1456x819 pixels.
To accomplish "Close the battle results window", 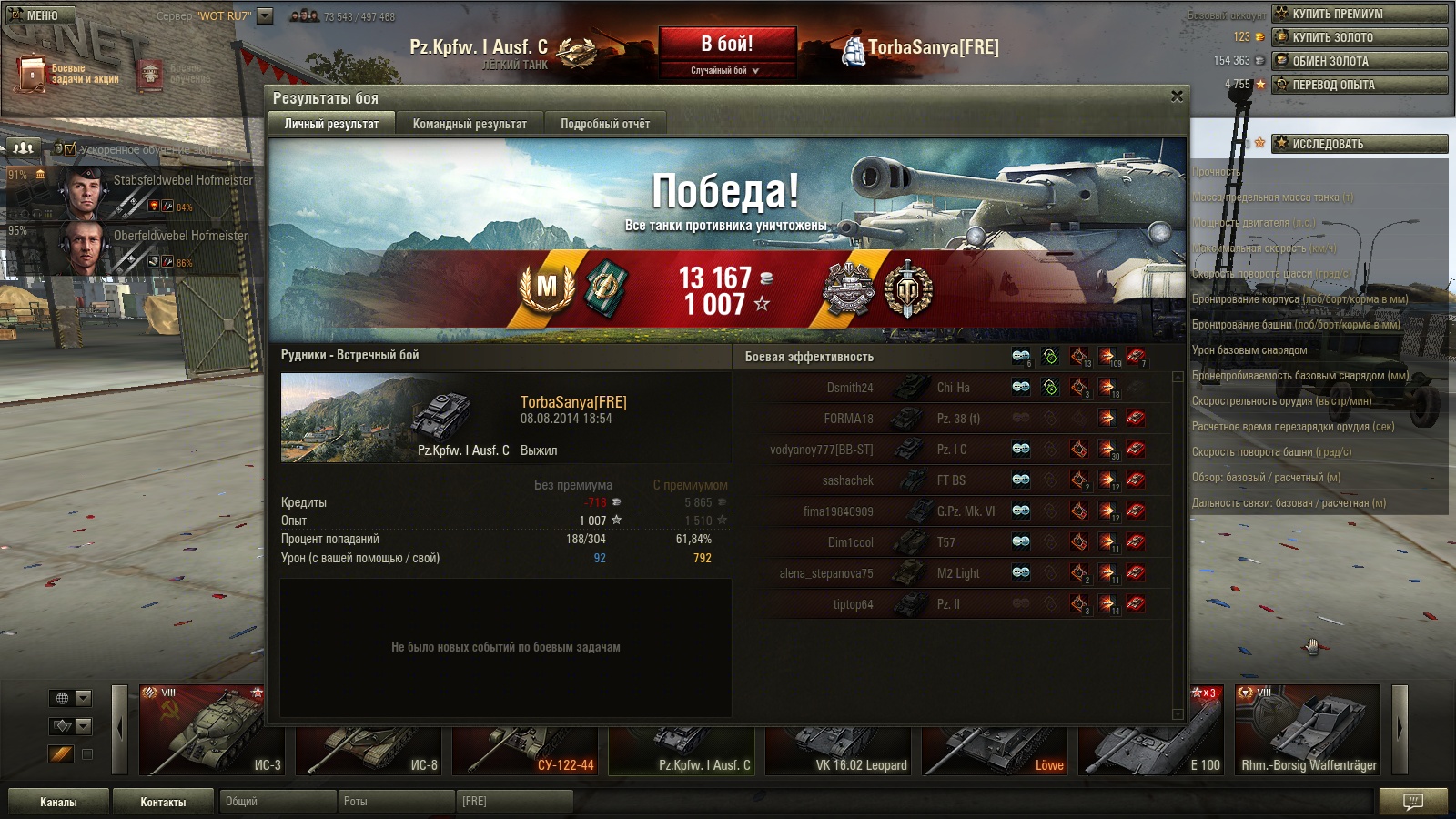I will coord(1177,96).
